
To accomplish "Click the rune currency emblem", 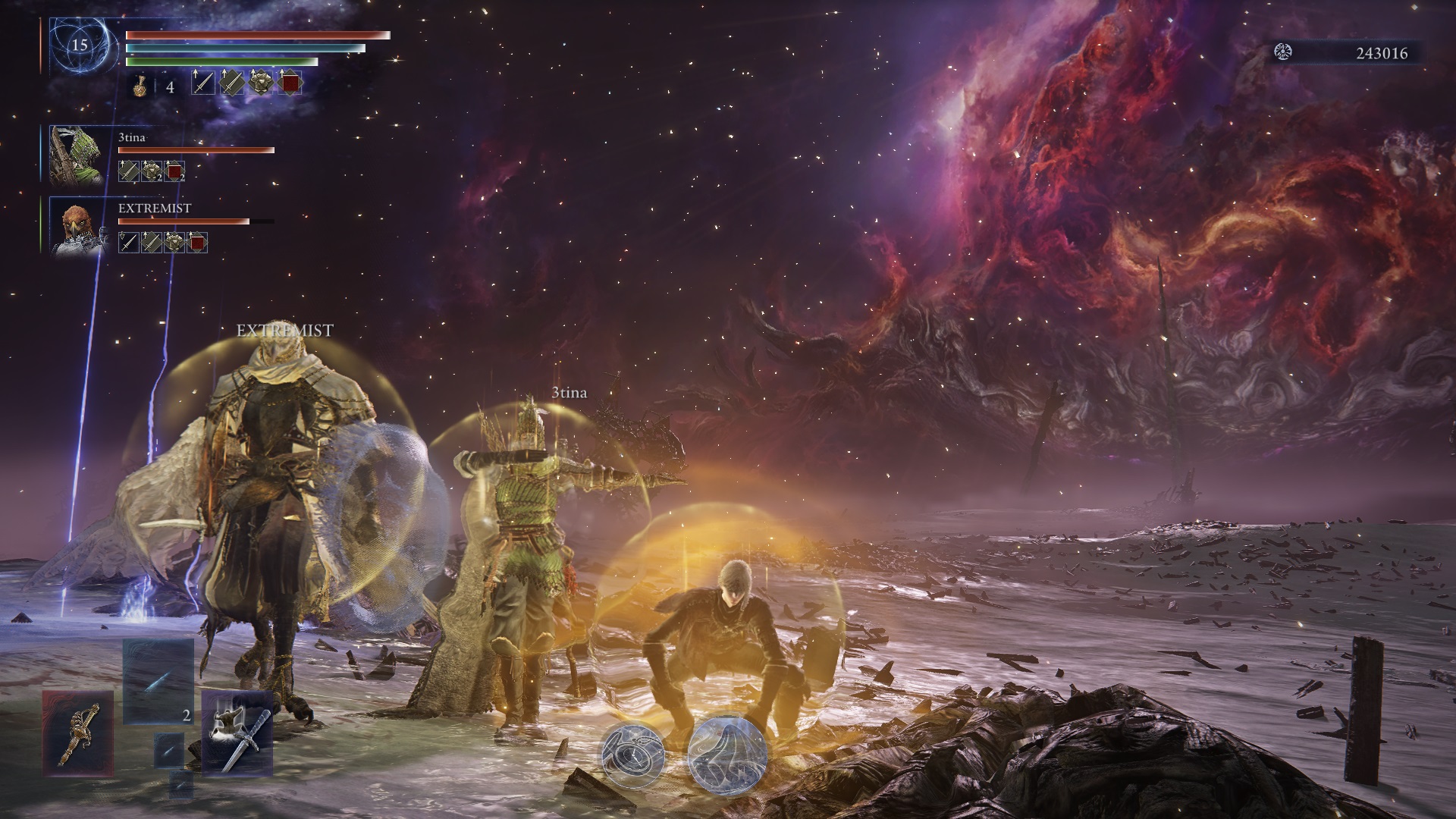I will (x=1285, y=52).
